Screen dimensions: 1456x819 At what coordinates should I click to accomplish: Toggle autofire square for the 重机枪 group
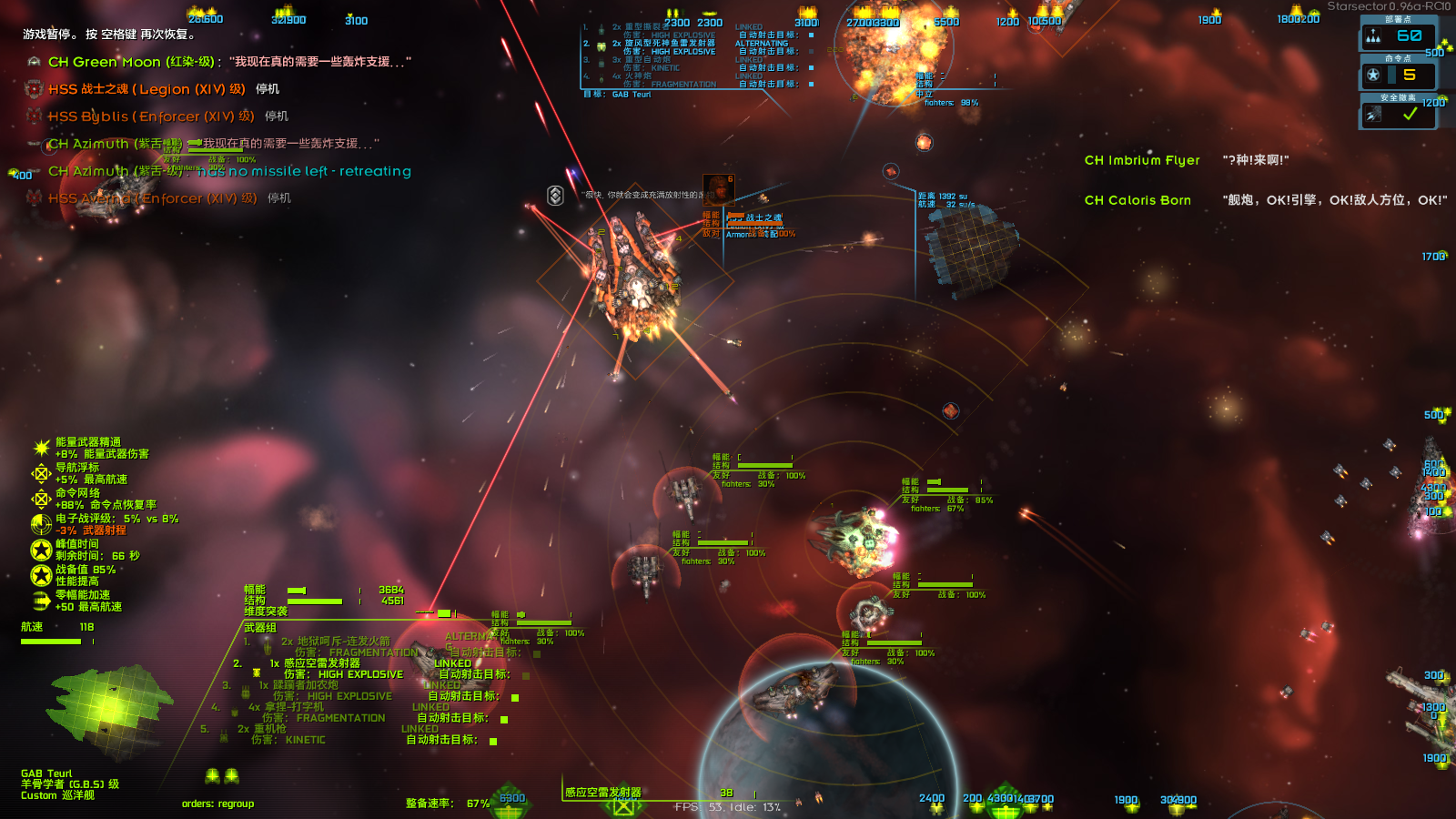(x=493, y=741)
